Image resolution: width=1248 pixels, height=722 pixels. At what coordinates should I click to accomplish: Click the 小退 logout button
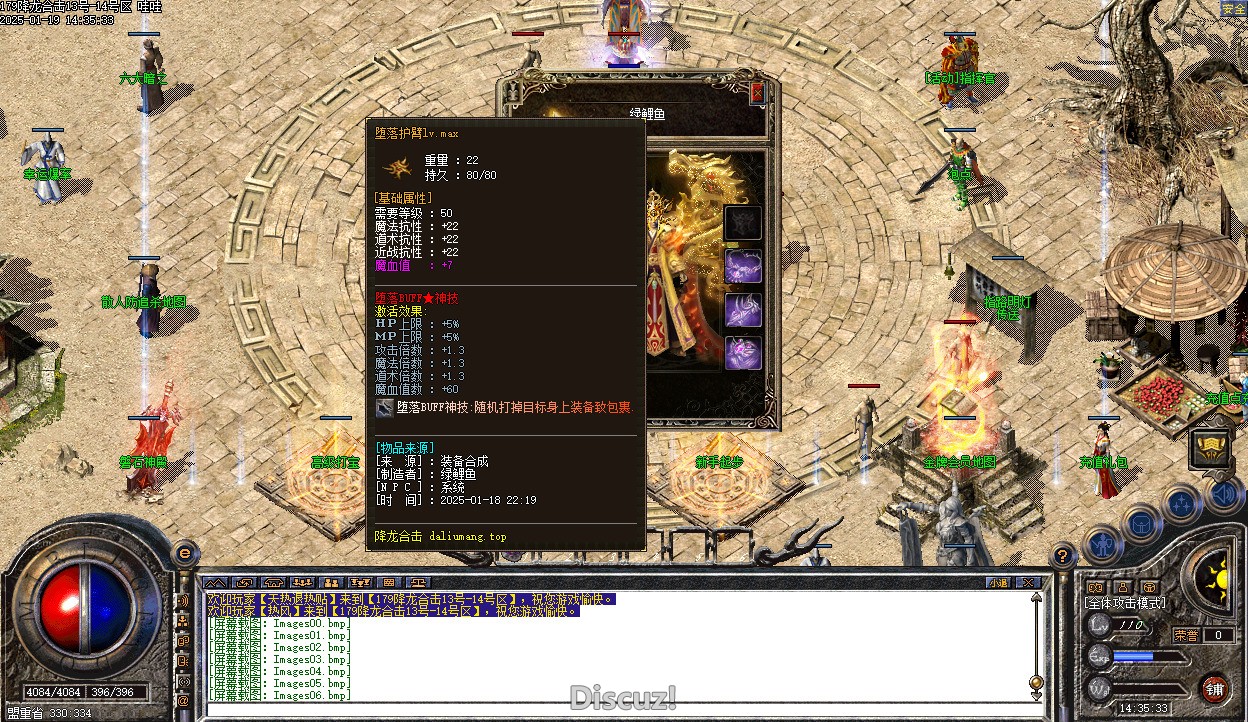pos(998,582)
